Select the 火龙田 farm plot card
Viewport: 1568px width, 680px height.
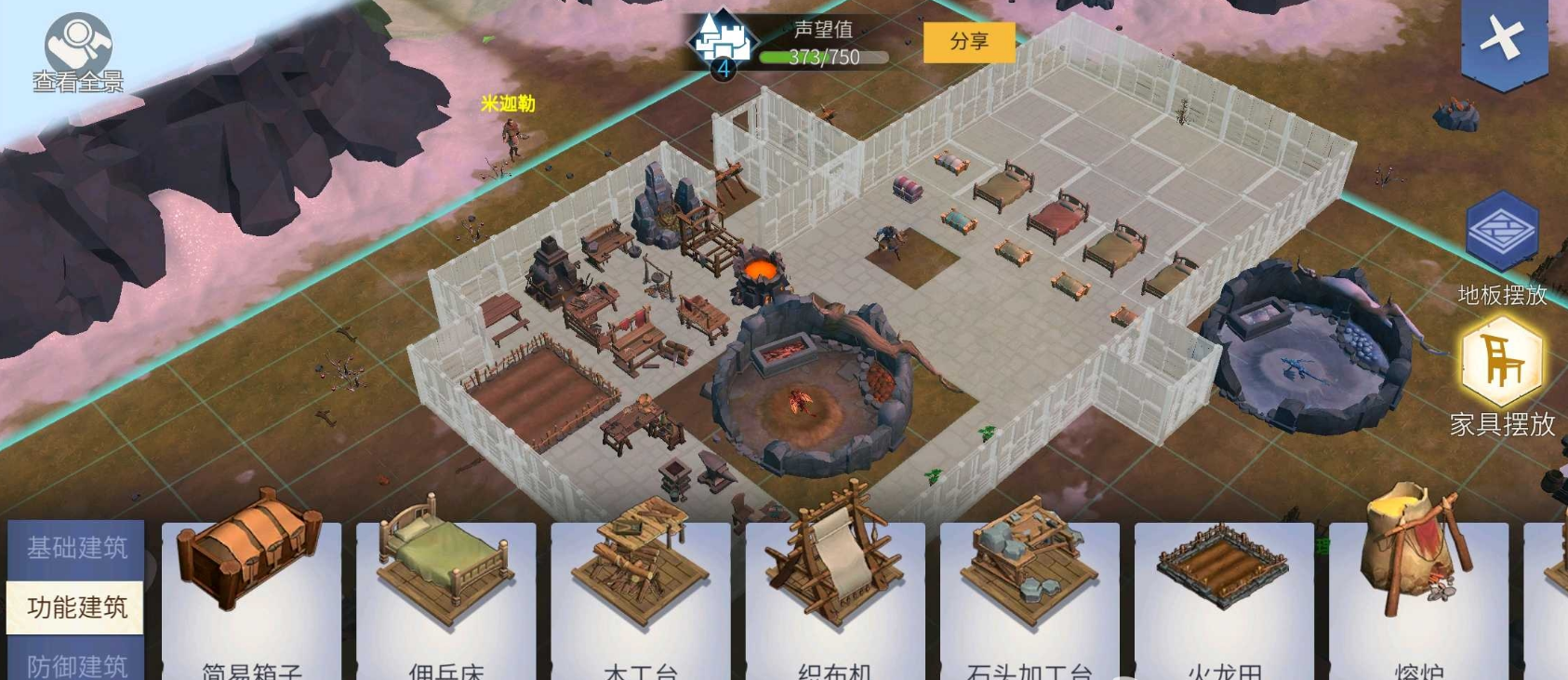(1223, 595)
